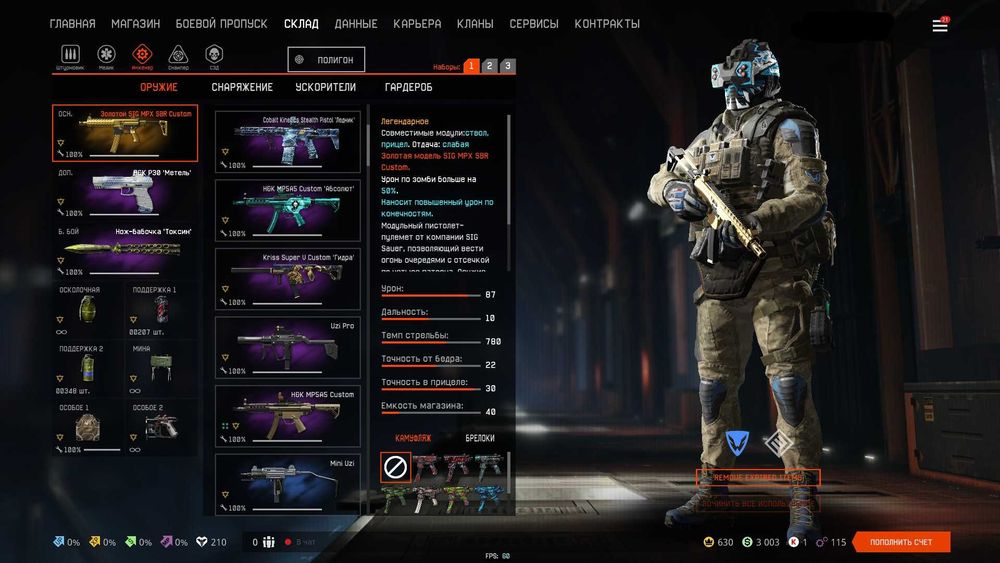Switch to the Снаряжение equipment tab
Viewport: 1000px width, 563px height.
pyautogui.click(x=242, y=87)
